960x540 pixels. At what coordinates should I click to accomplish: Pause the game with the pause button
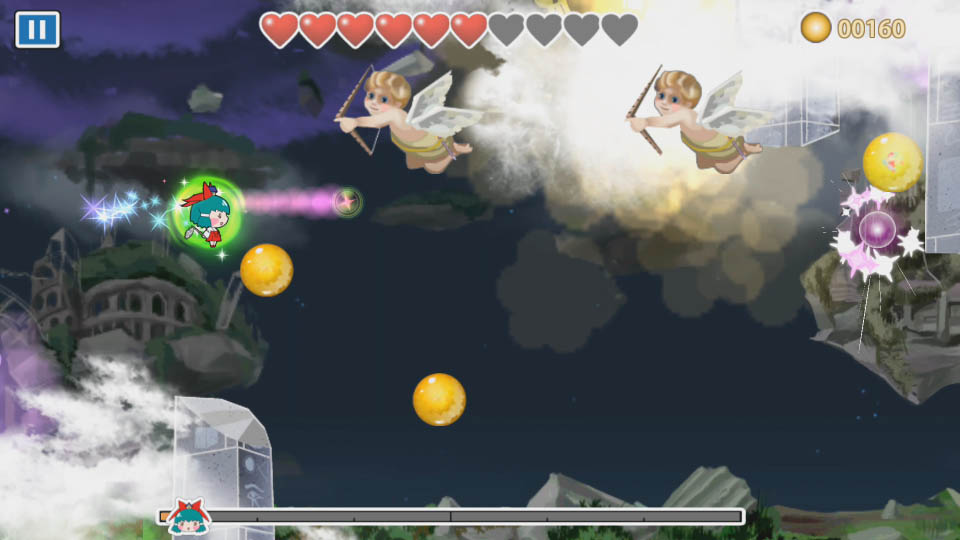click(x=37, y=29)
